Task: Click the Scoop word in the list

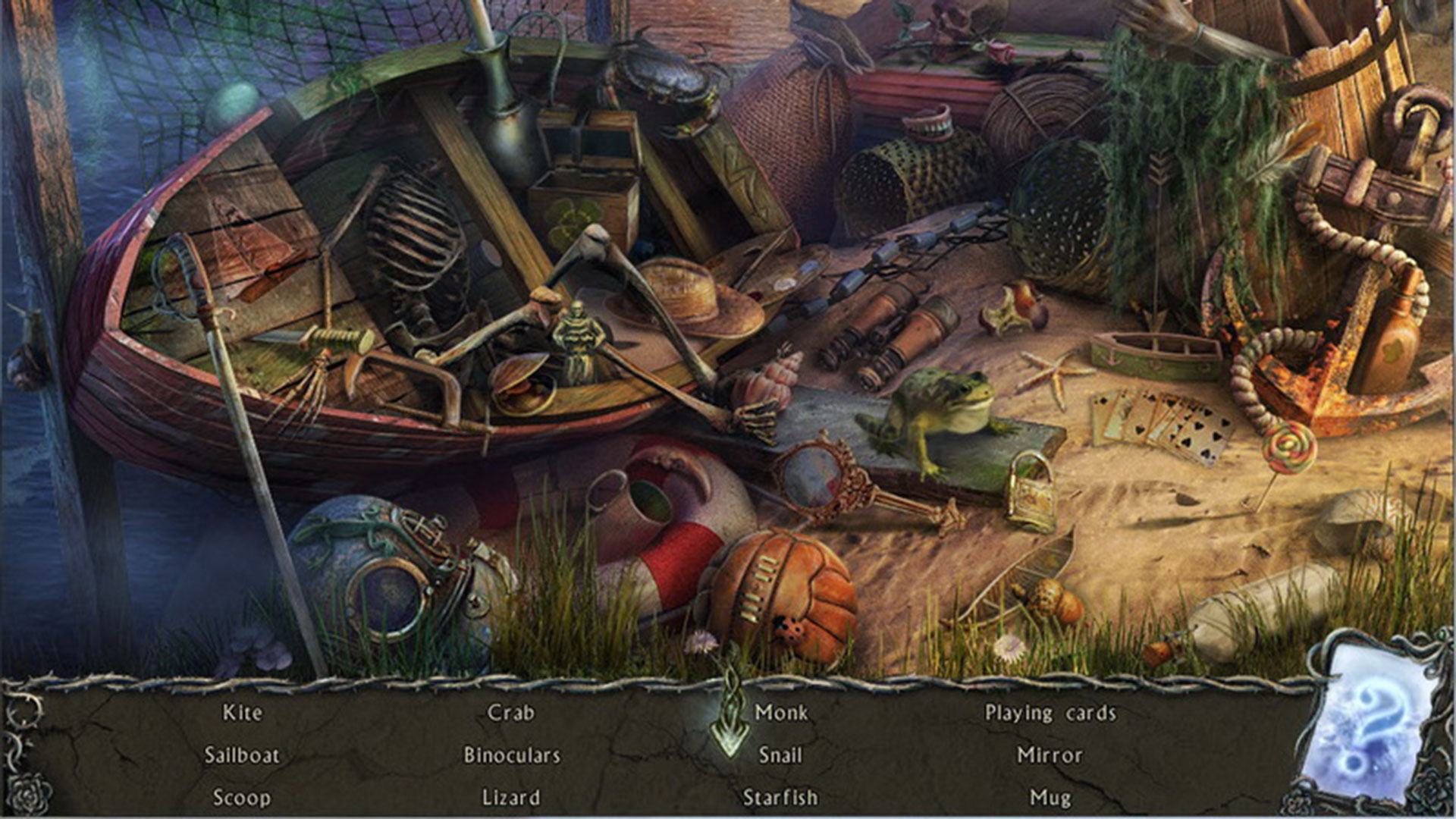Action: pos(241,798)
